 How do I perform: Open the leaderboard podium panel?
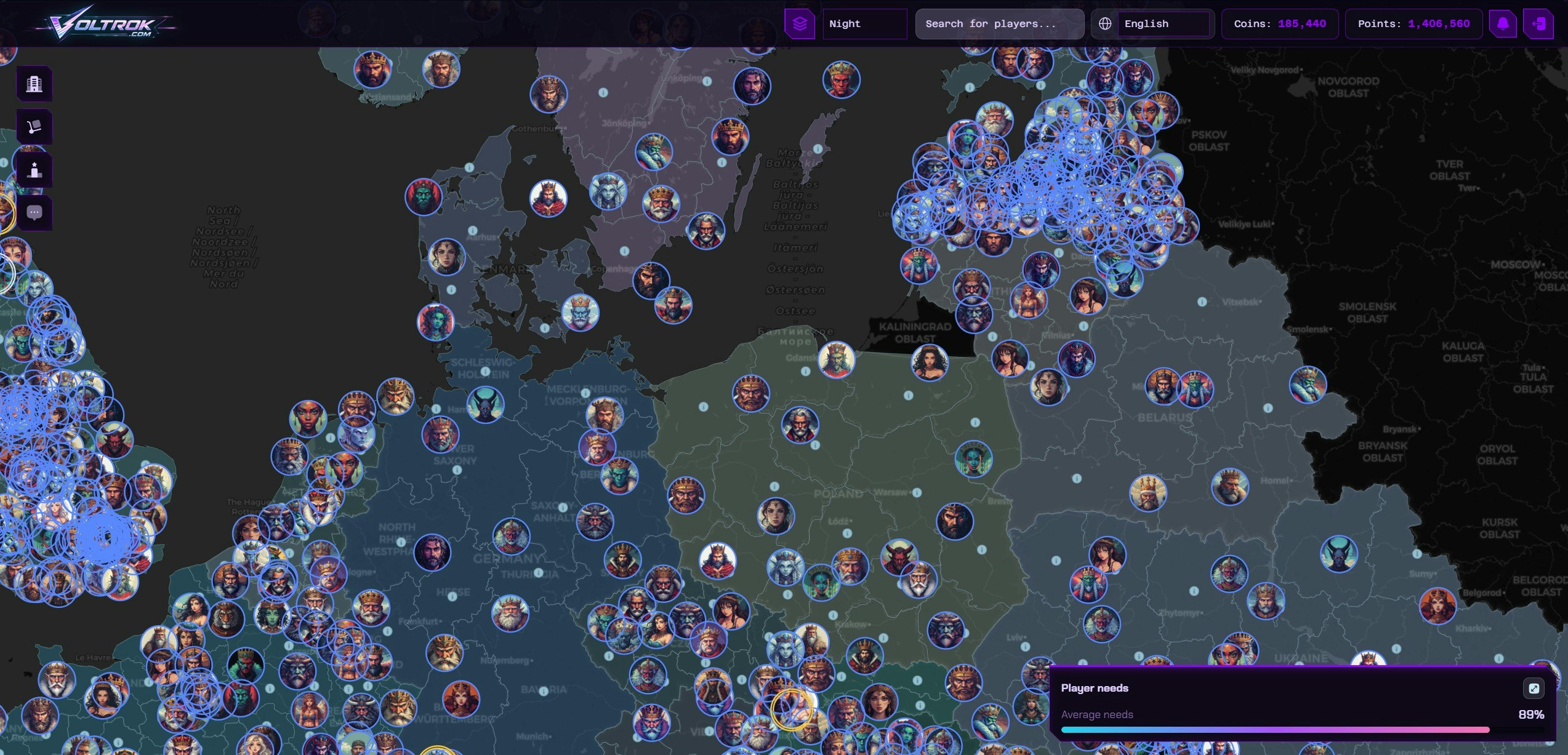tap(34, 170)
